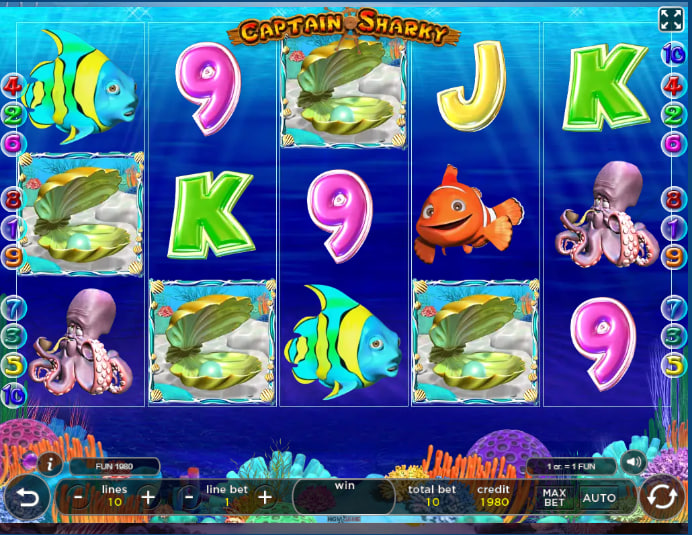Viewport: 692px width, 535px height.
Task: Decrease the number of lines
Action: point(78,497)
